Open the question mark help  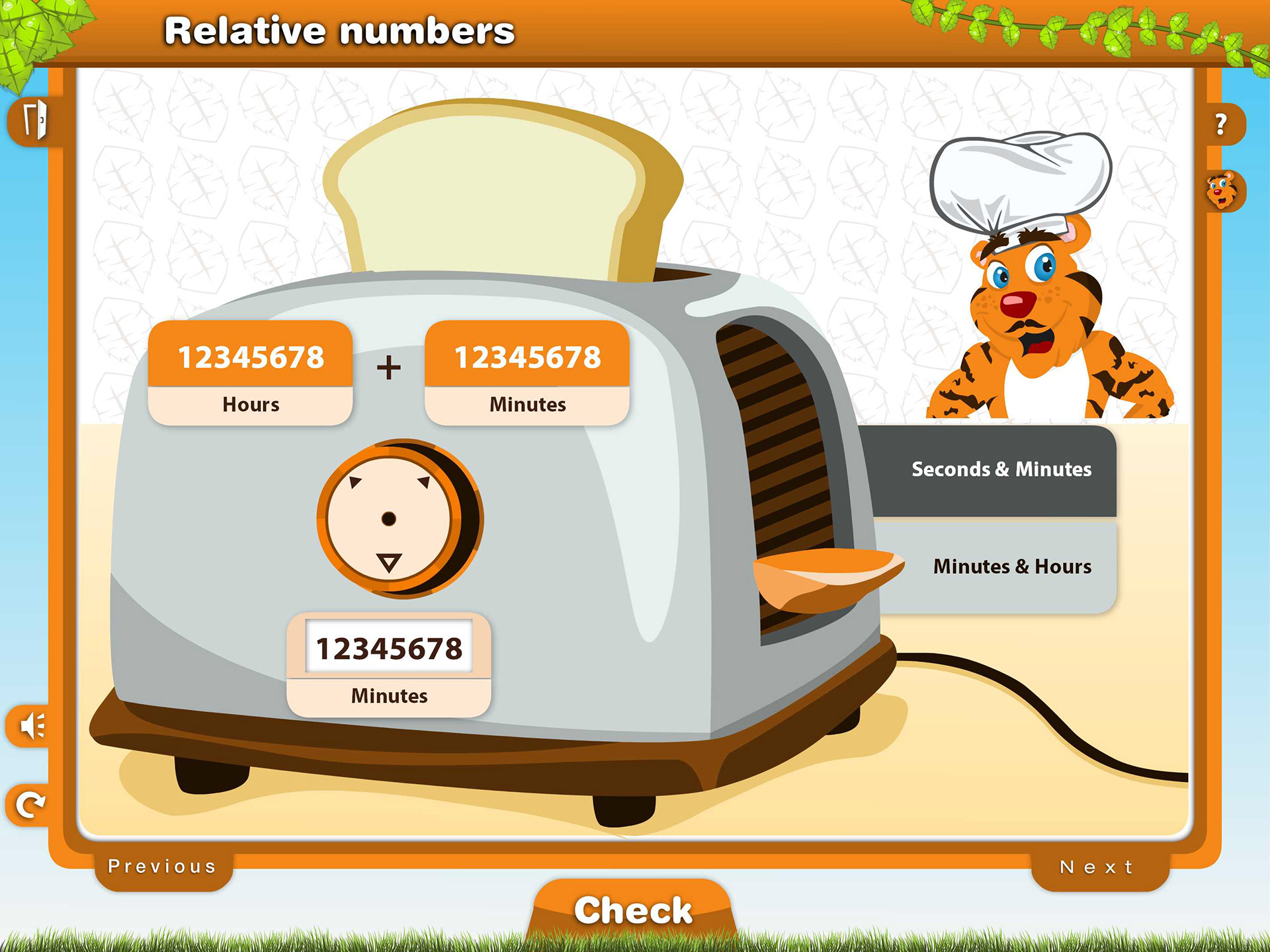tap(1221, 124)
